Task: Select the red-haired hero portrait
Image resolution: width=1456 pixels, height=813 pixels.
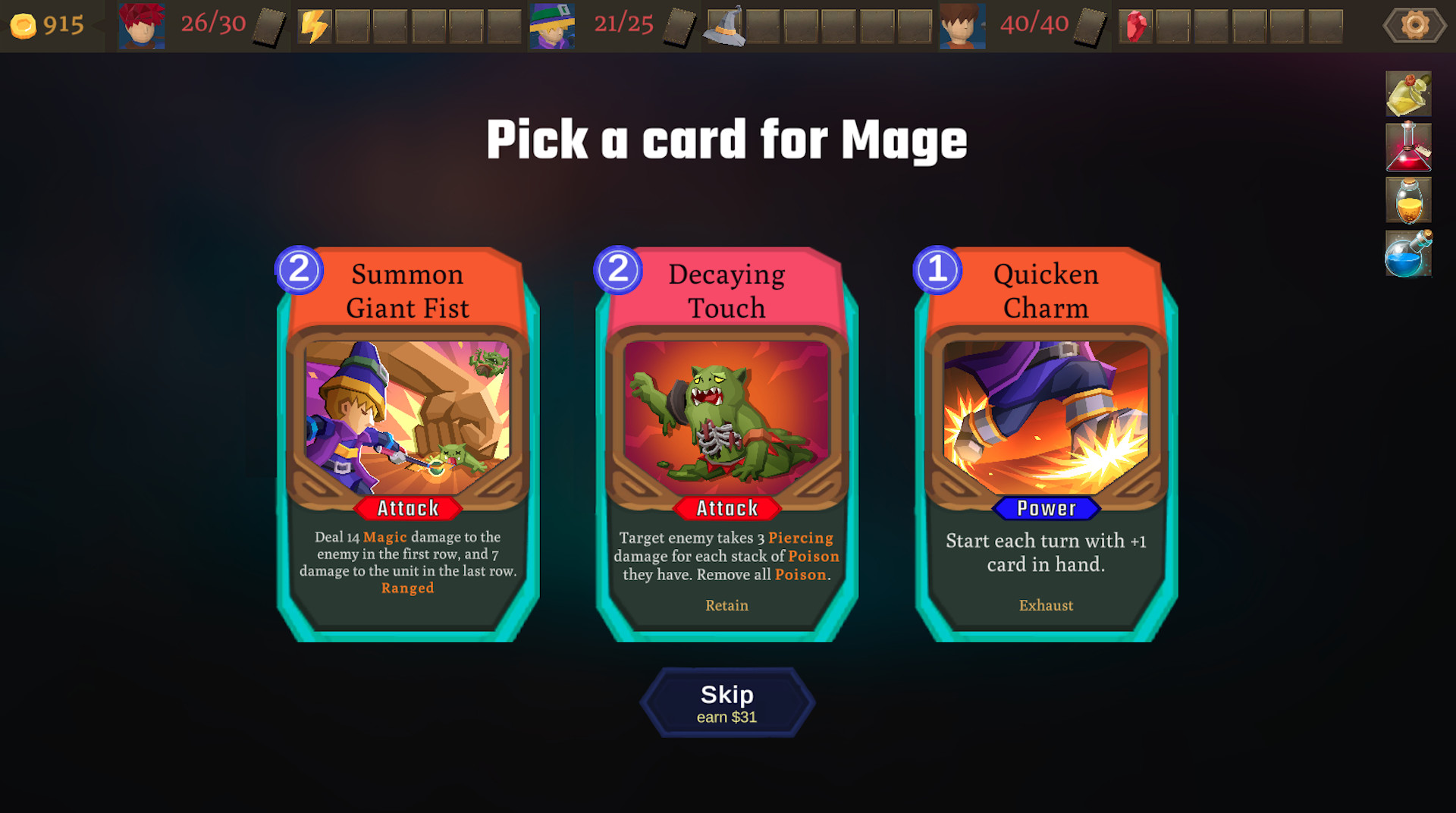Action: tap(141, 25)
